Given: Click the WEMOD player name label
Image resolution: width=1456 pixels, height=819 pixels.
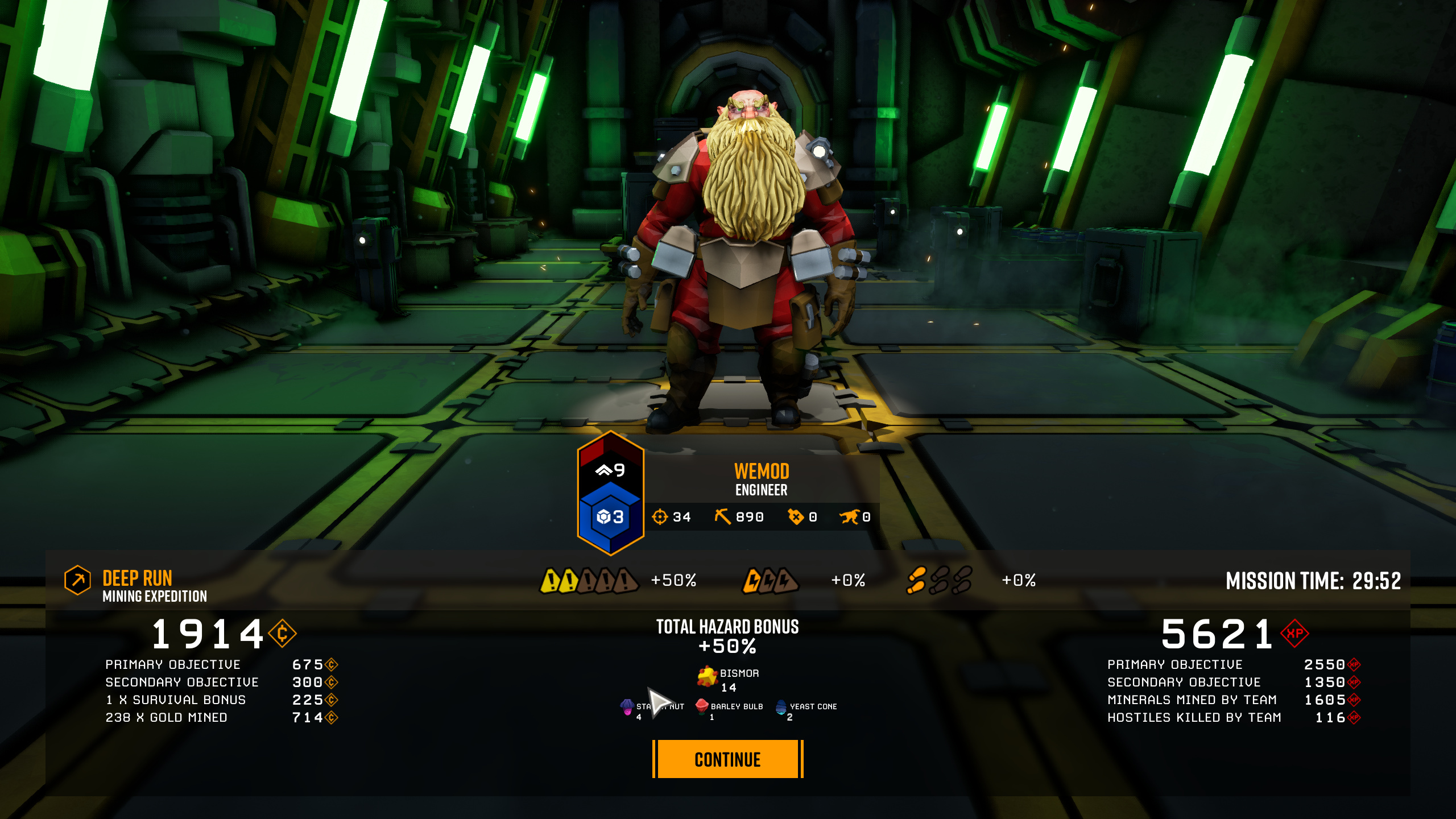Looking at the screenshot, I should (x=761, y=471).
